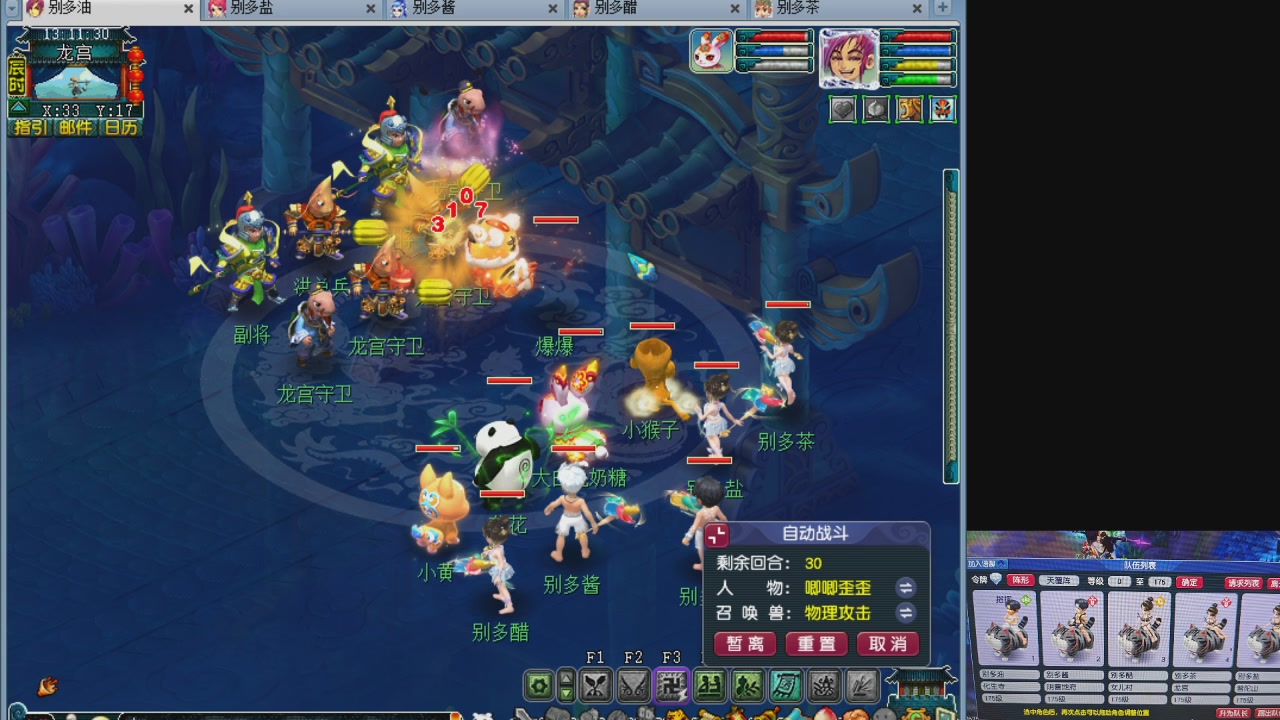Toggle the 人物 auto-battle mode swap switch

[908, 590]
